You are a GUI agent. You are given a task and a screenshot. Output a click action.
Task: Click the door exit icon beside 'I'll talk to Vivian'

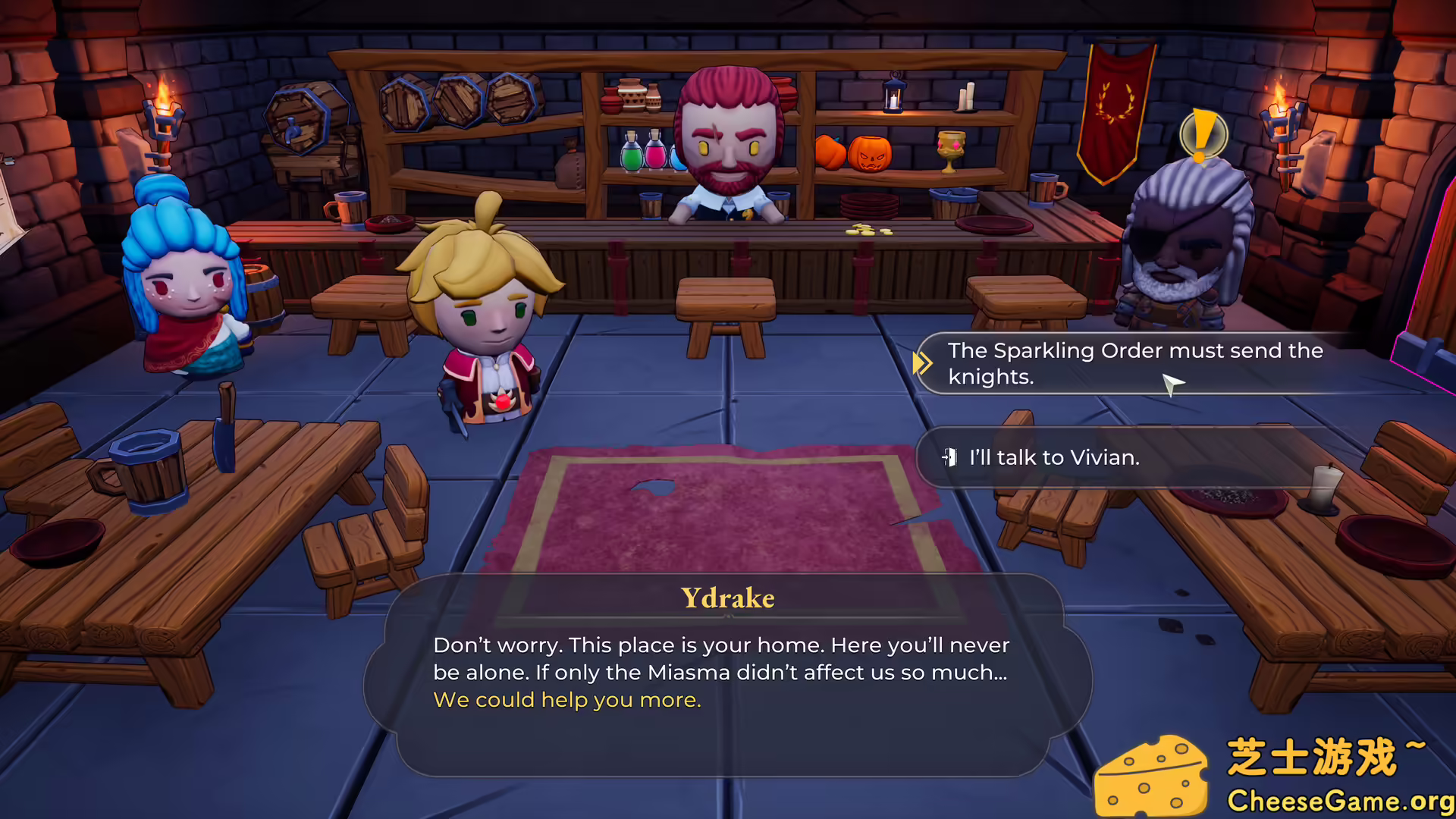click(x=950, y=458)
